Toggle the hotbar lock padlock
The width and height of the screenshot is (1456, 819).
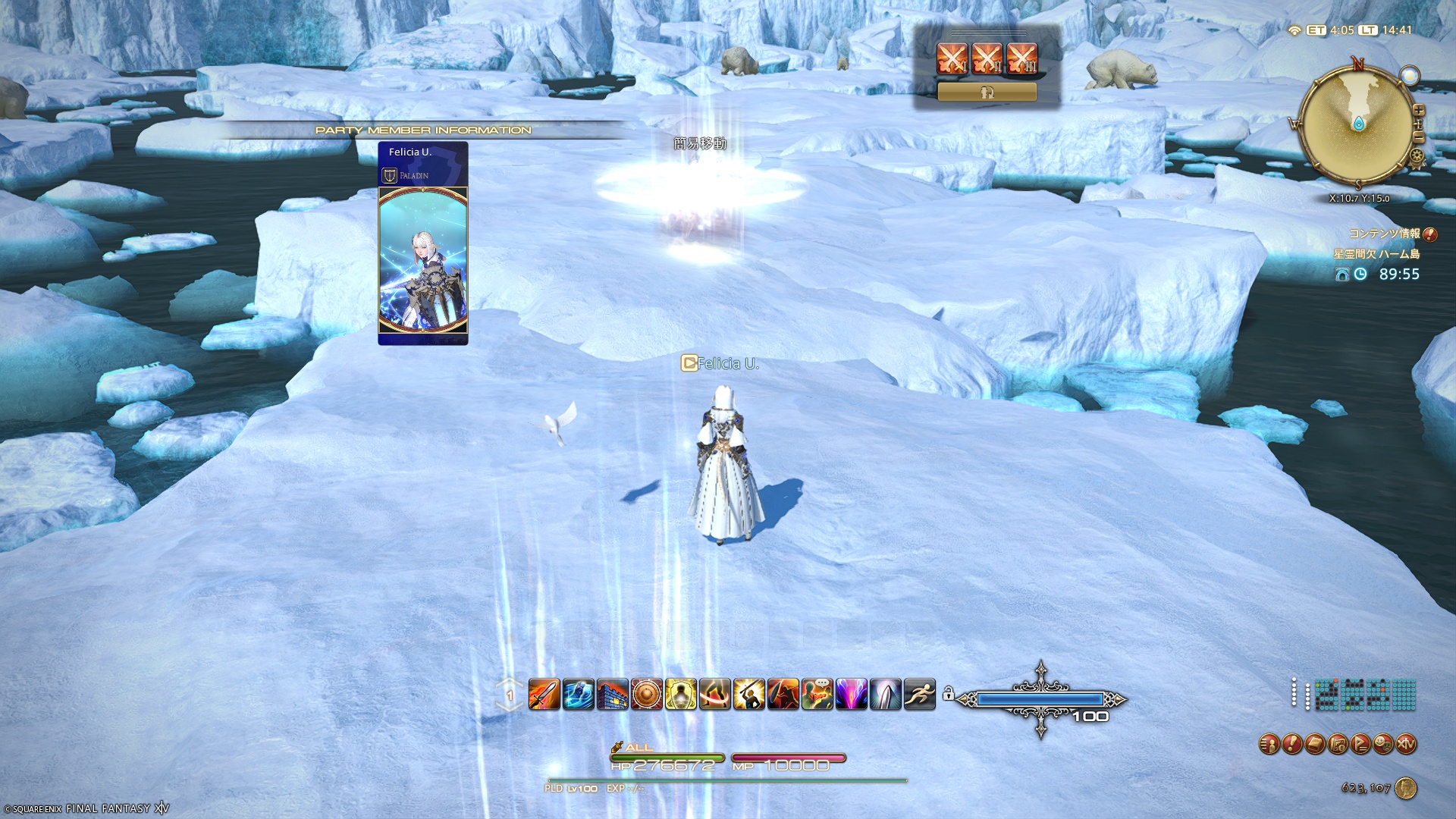click(x=948, y=693)
